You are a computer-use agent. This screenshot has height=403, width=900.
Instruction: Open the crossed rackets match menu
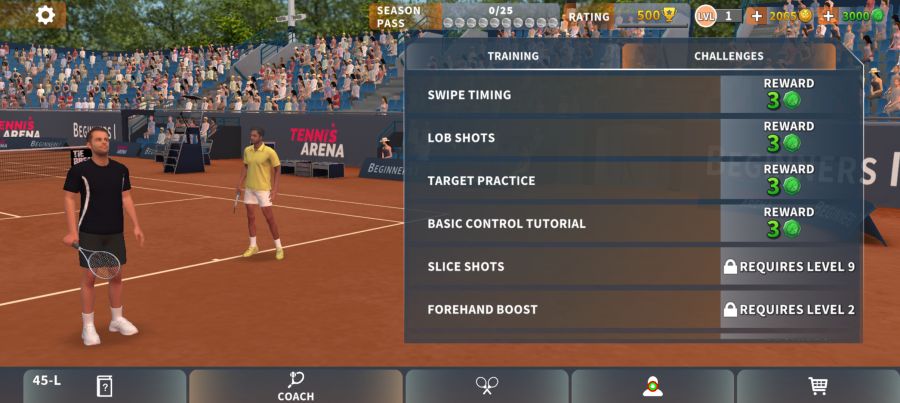[x=487, y=386]
